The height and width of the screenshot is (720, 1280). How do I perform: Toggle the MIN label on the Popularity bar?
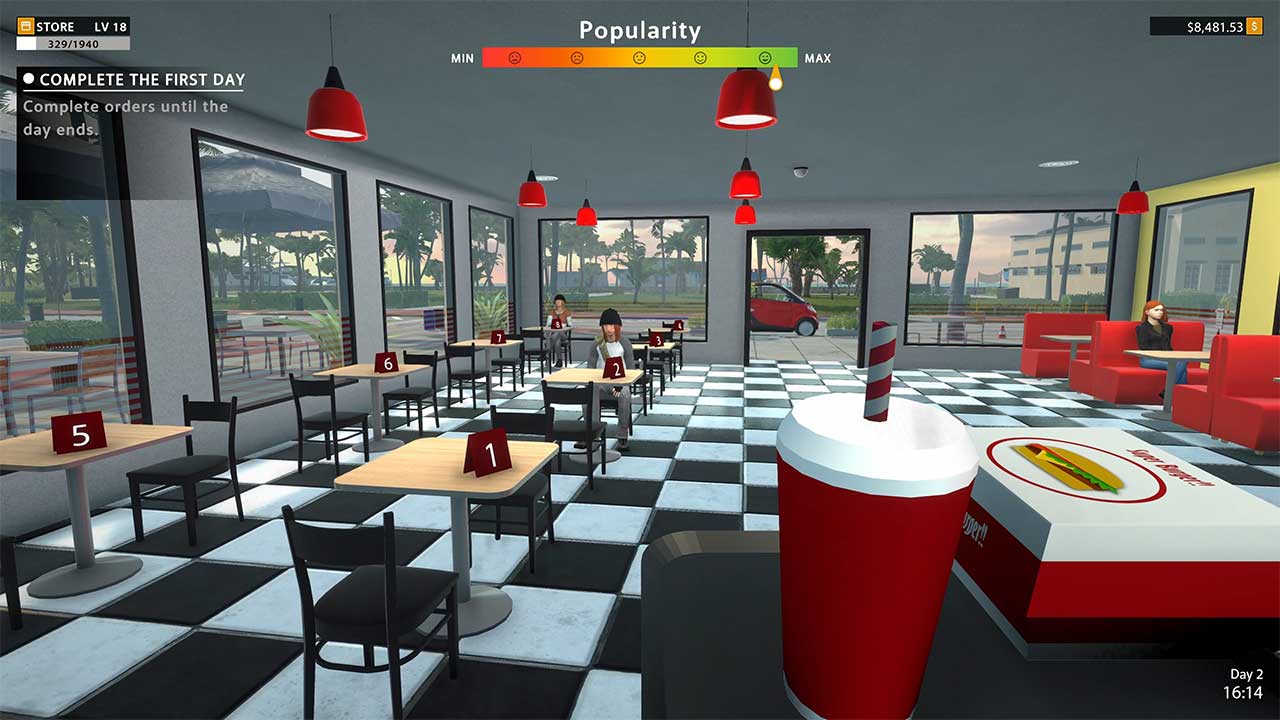click(461, 58)
